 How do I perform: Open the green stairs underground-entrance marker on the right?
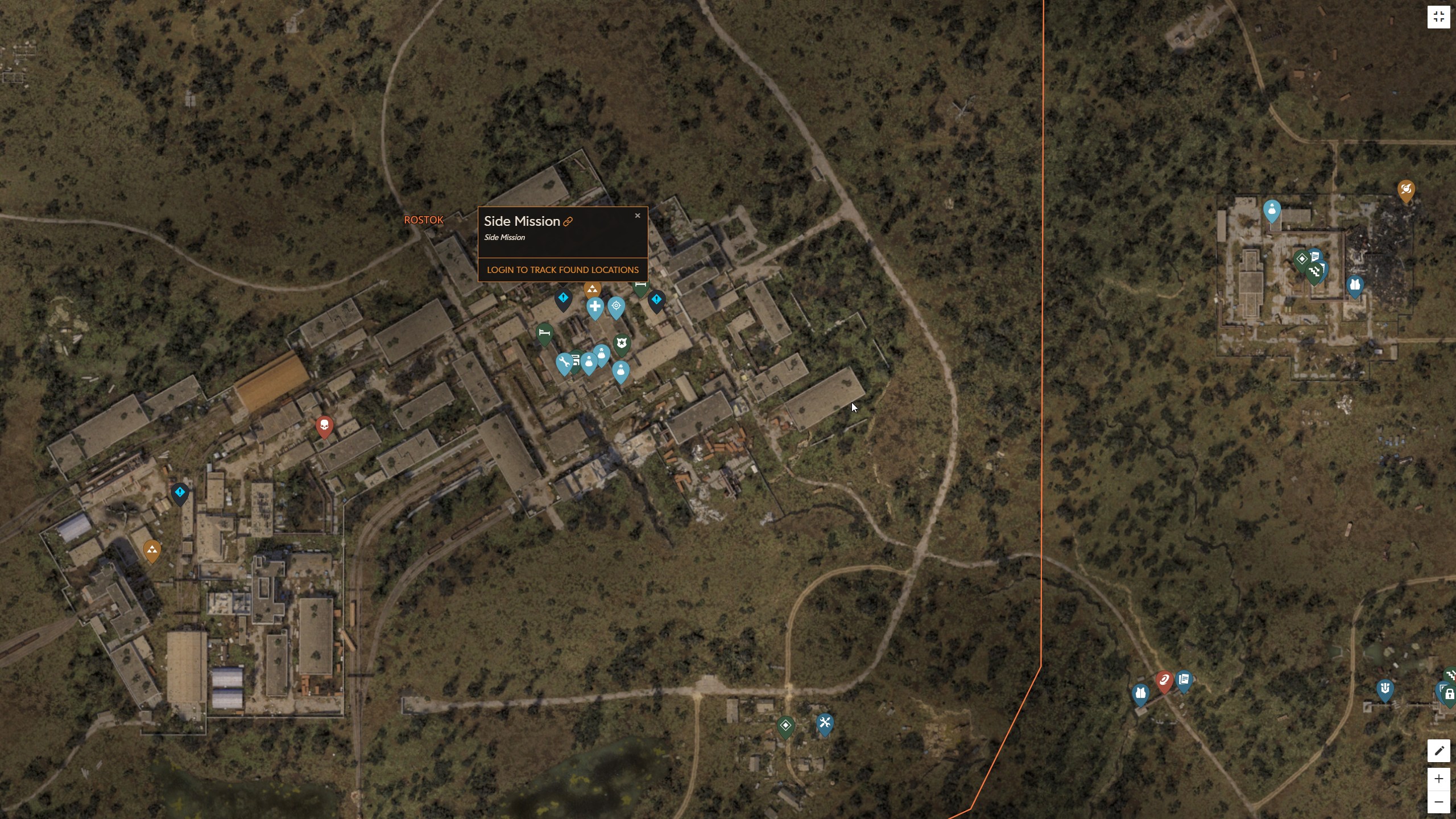click(x=1315, y=271)
